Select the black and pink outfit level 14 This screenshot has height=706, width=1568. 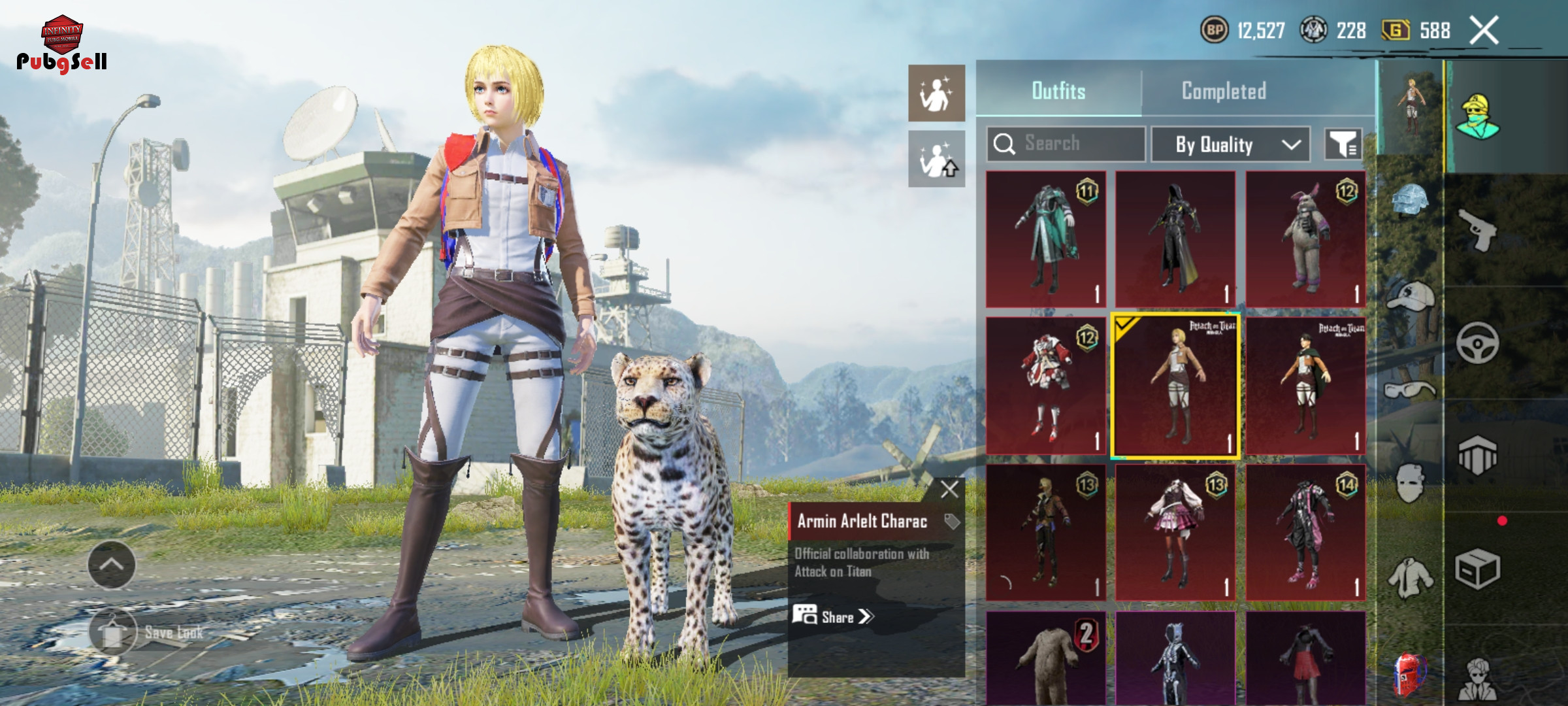coord(1305,533)
